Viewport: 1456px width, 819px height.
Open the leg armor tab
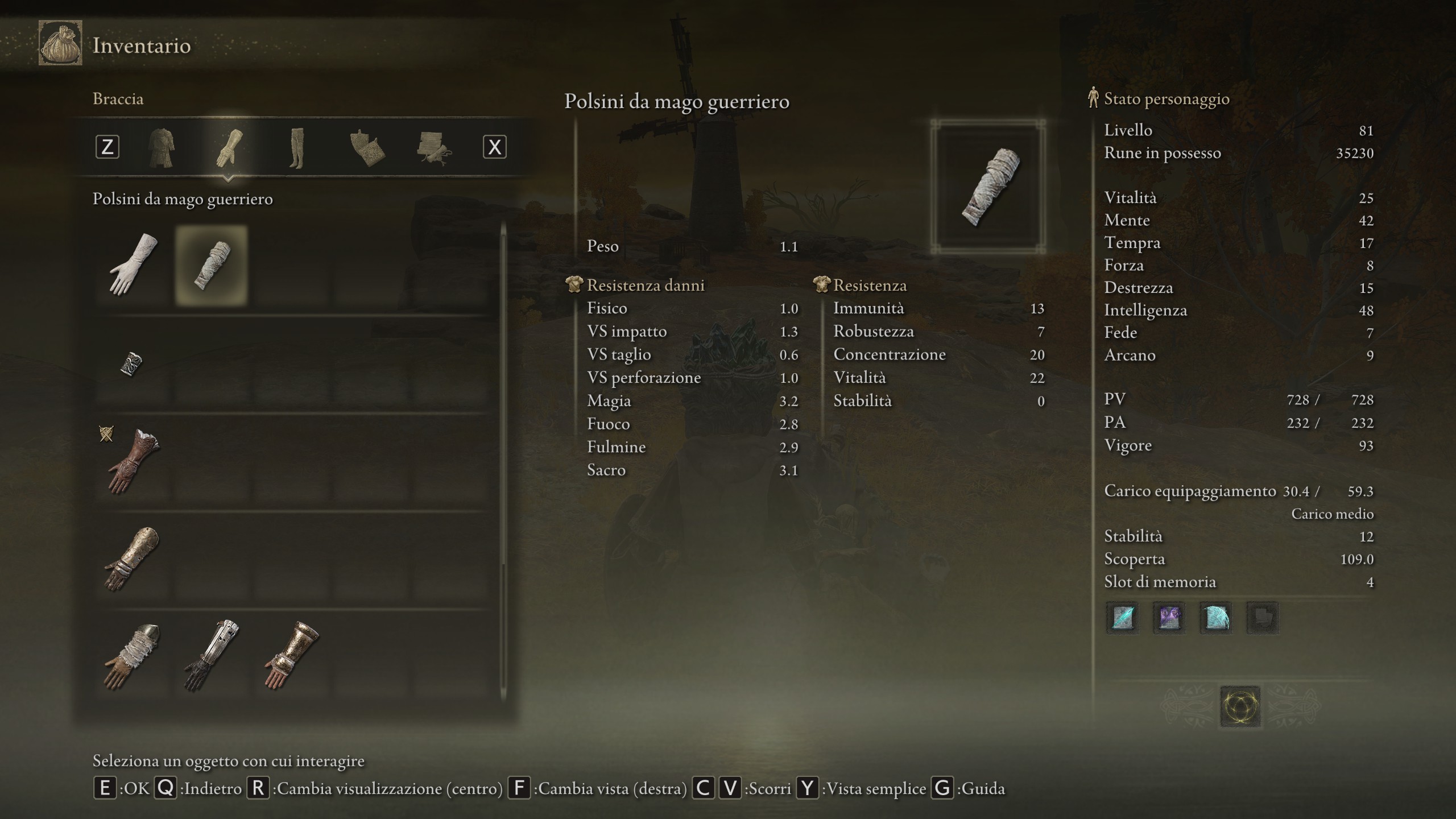click(296, 148)
